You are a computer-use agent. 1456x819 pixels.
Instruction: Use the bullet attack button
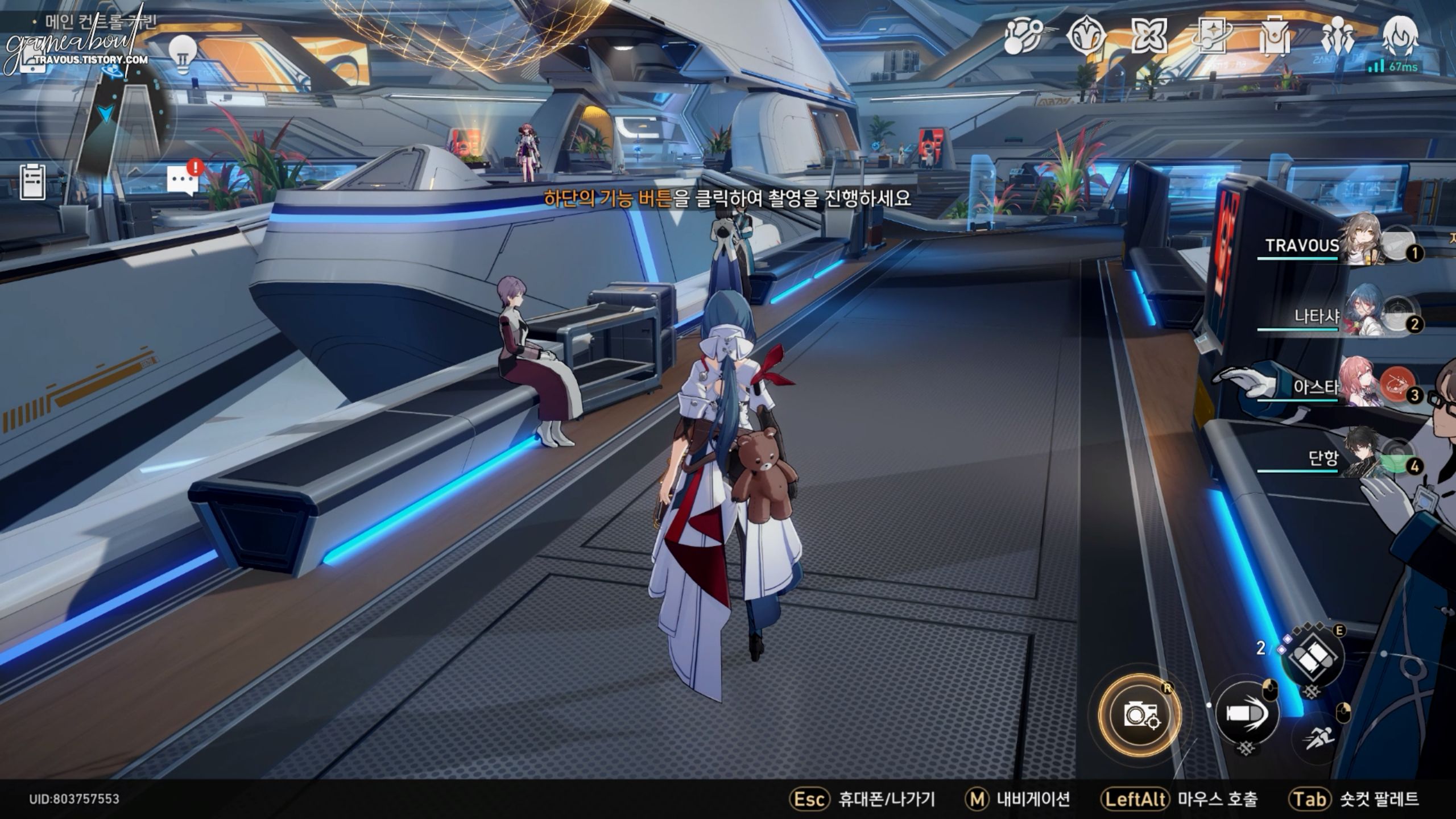(1245, 713)
